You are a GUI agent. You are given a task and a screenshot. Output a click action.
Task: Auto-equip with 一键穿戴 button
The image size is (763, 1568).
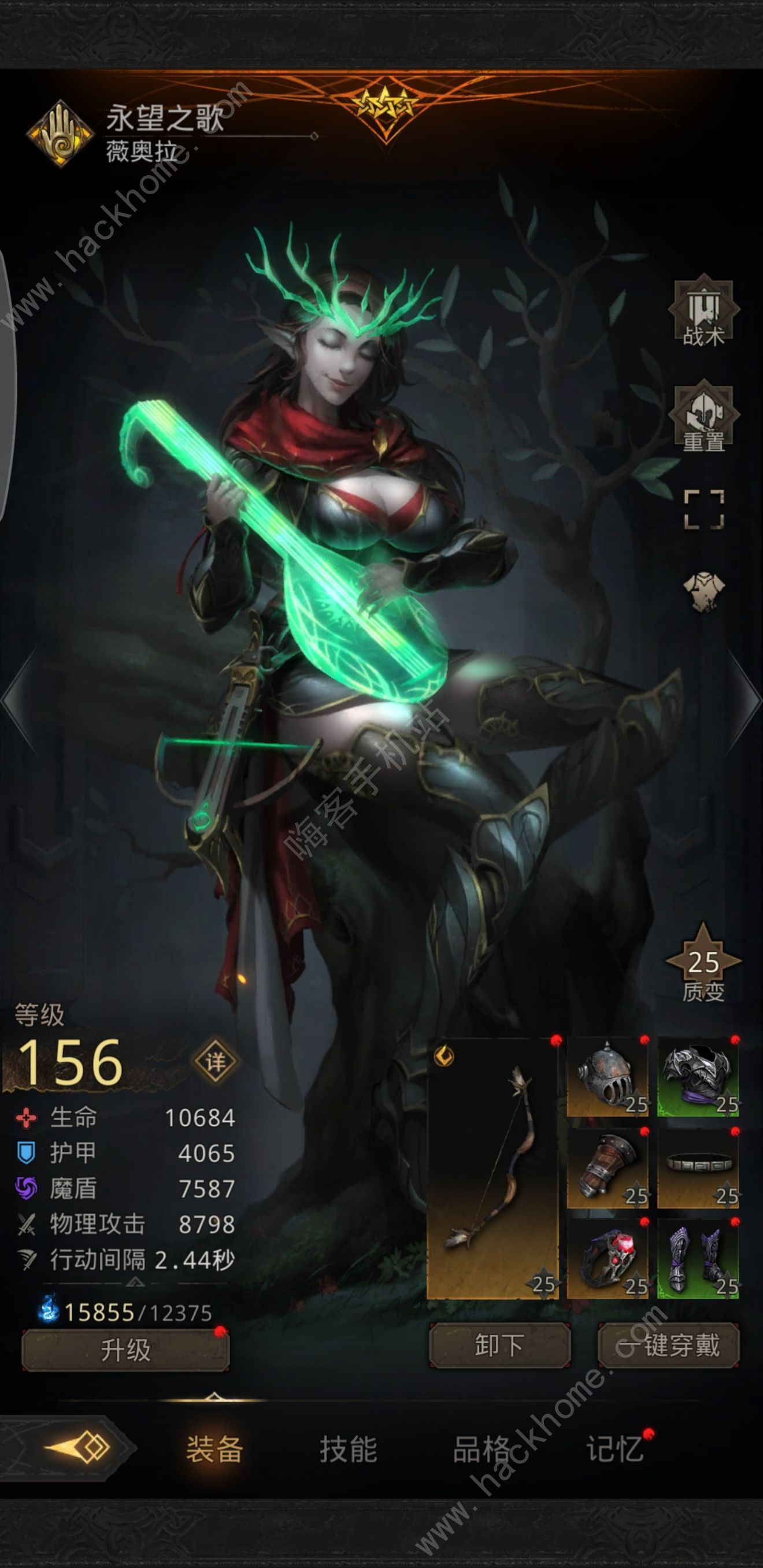click(x=669, y=1345)
